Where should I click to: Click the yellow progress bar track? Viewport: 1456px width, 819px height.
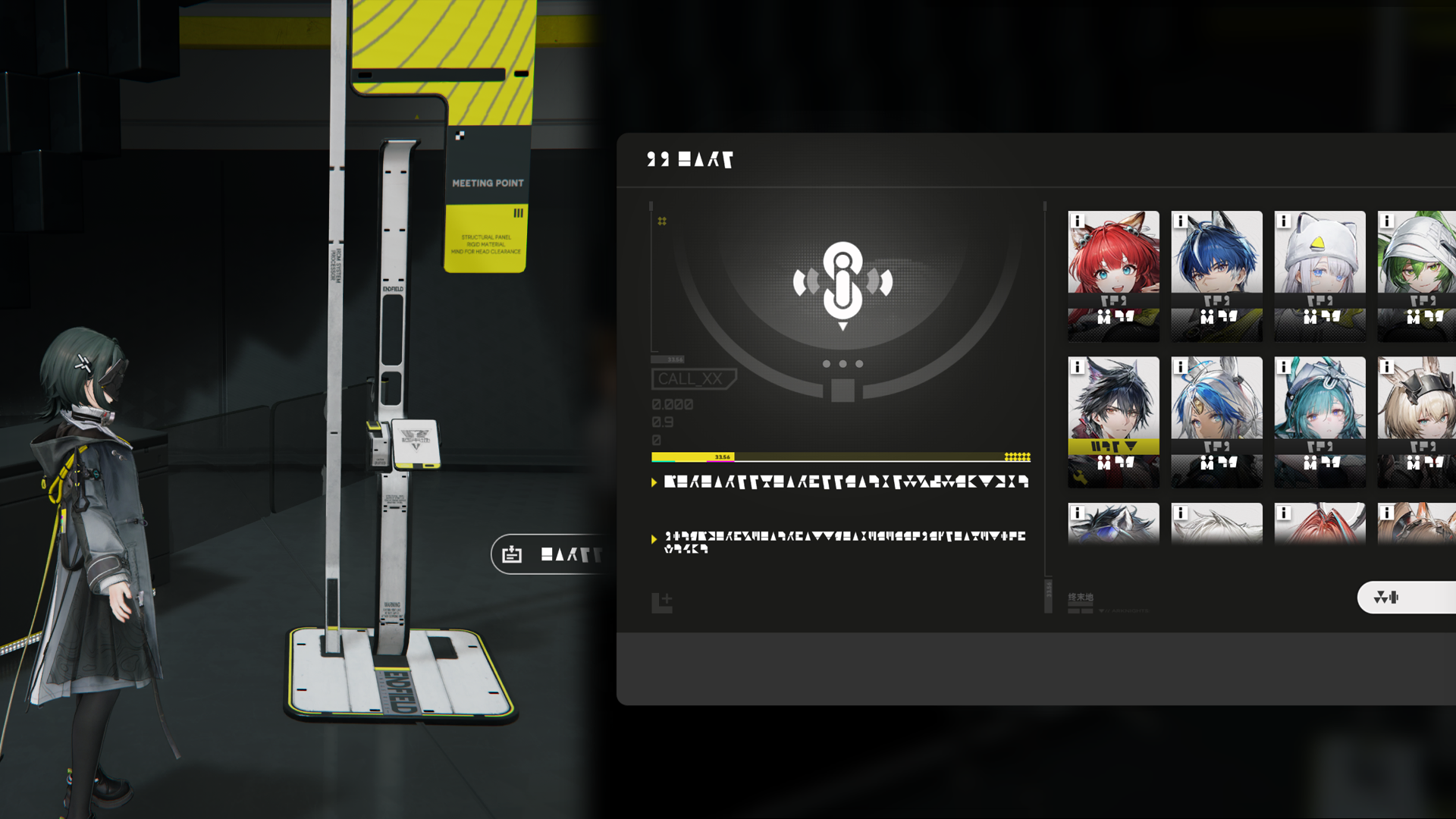[840, 457]
